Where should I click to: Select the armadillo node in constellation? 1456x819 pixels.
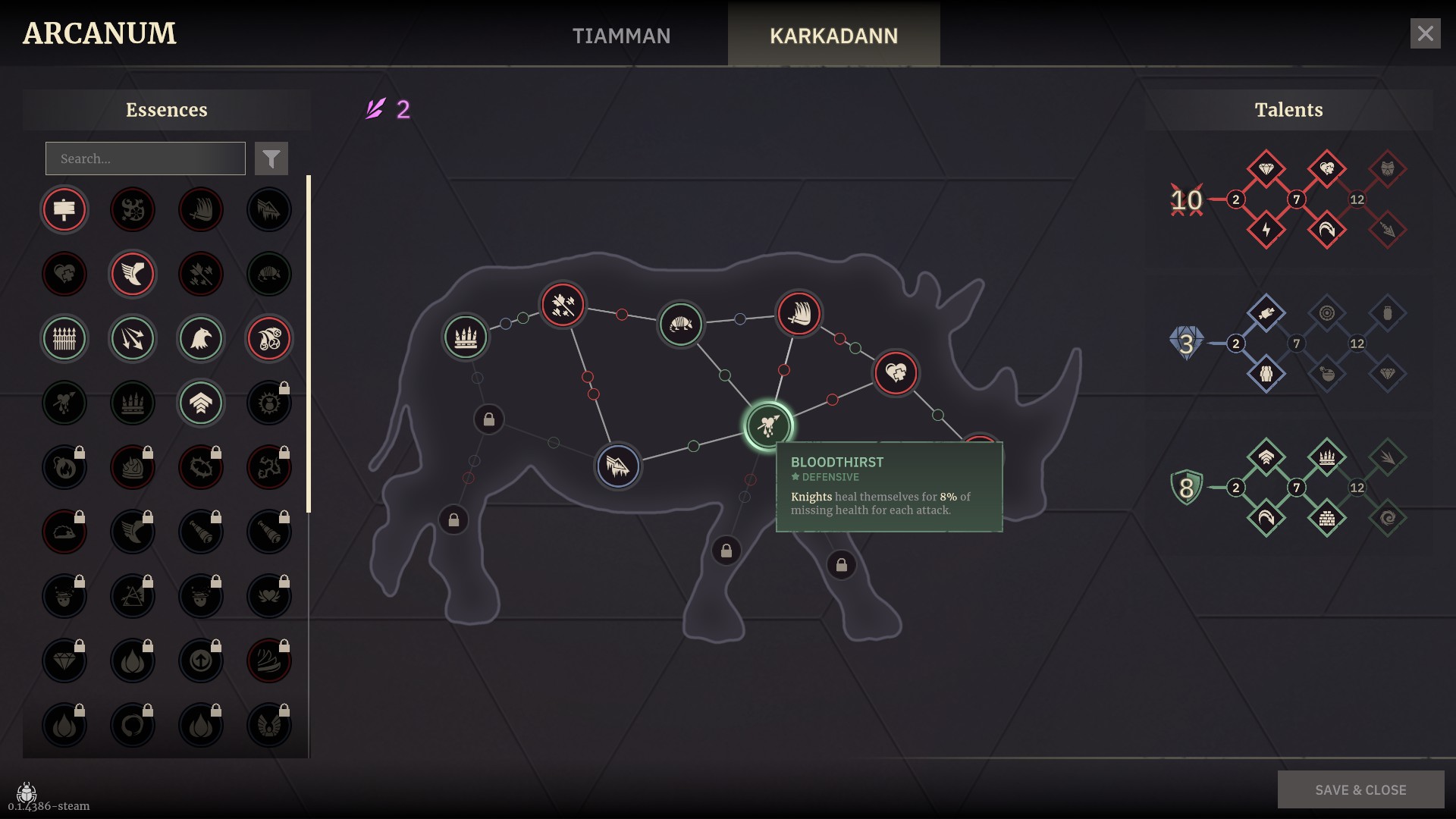(680, 324)
